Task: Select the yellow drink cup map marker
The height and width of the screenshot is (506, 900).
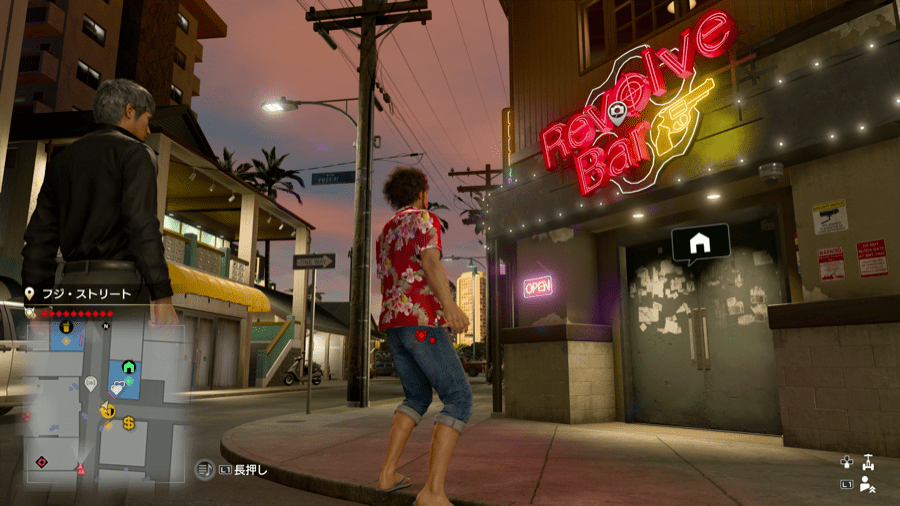Action: pos(67,326)
